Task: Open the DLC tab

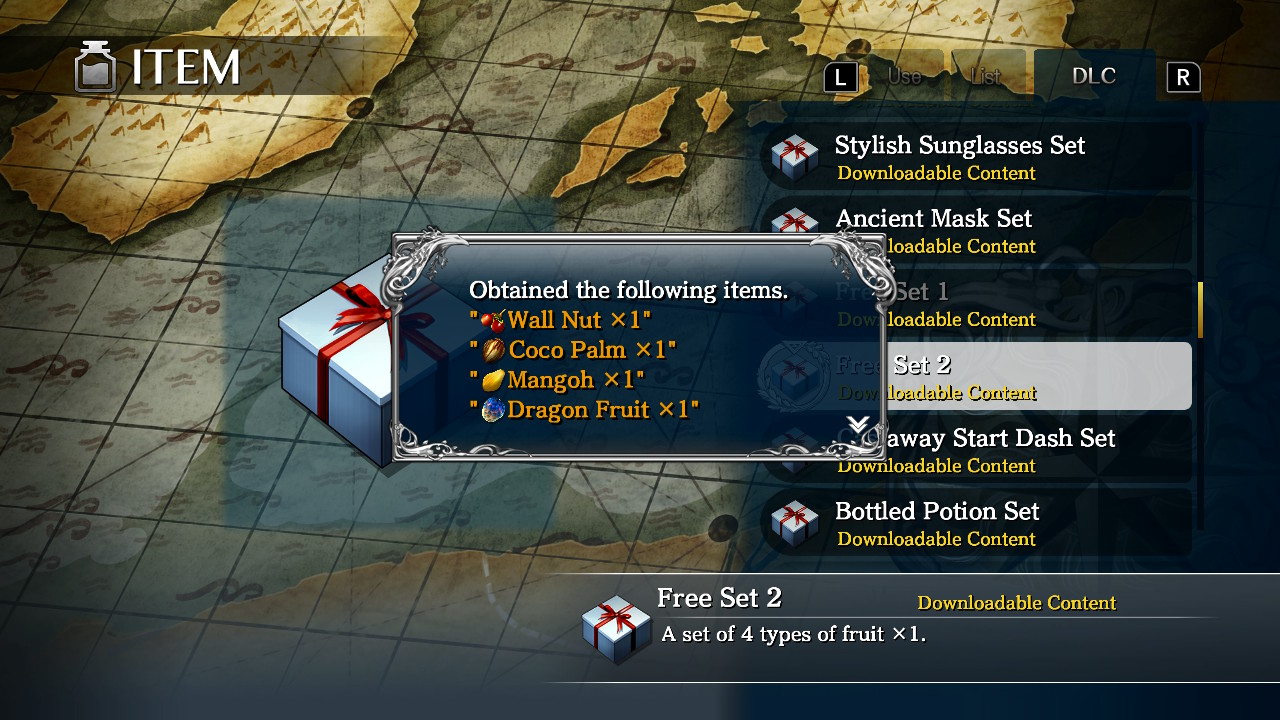Action: click(1095, 75)
